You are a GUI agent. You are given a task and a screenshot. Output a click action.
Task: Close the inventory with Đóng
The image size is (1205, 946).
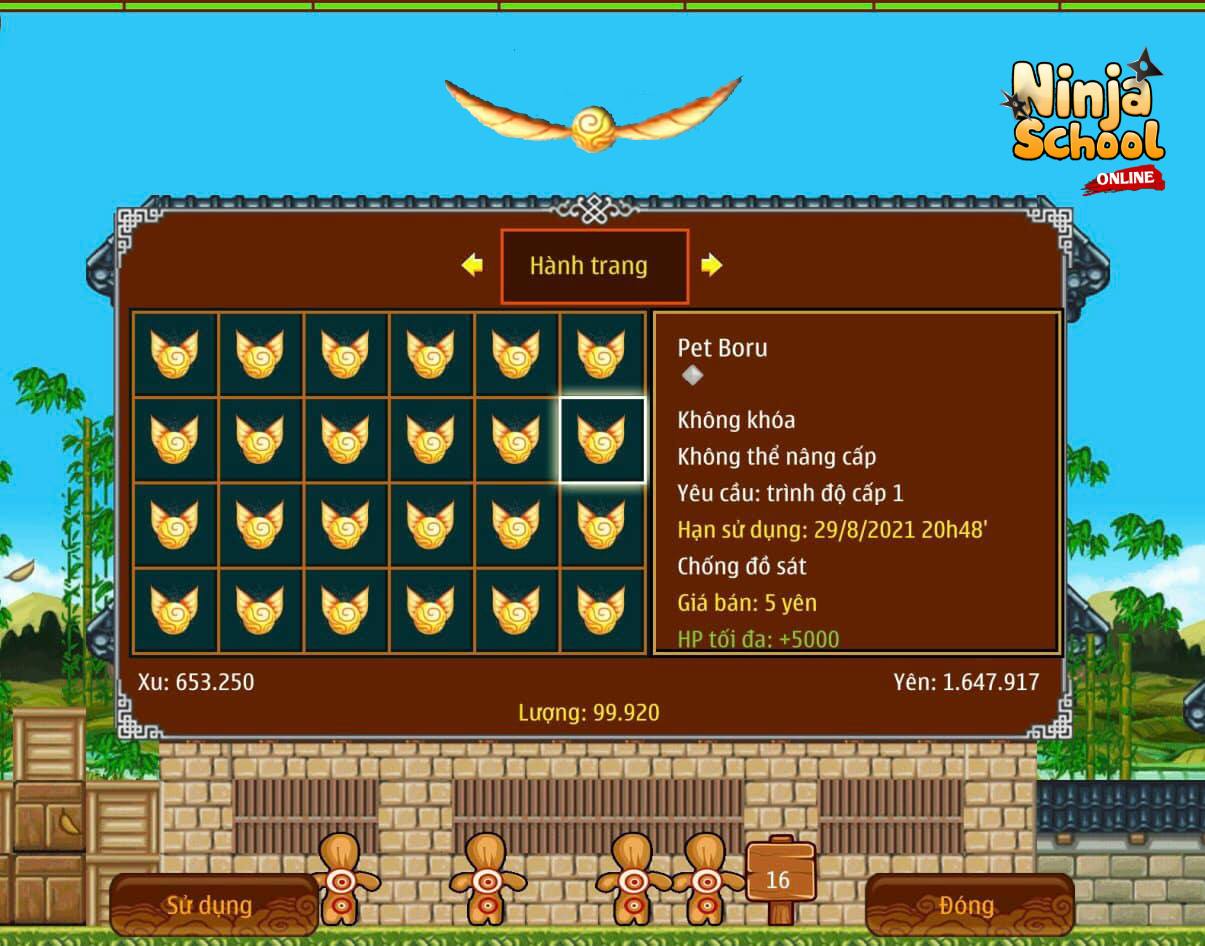pyautogui.click(x=967, y=906)
